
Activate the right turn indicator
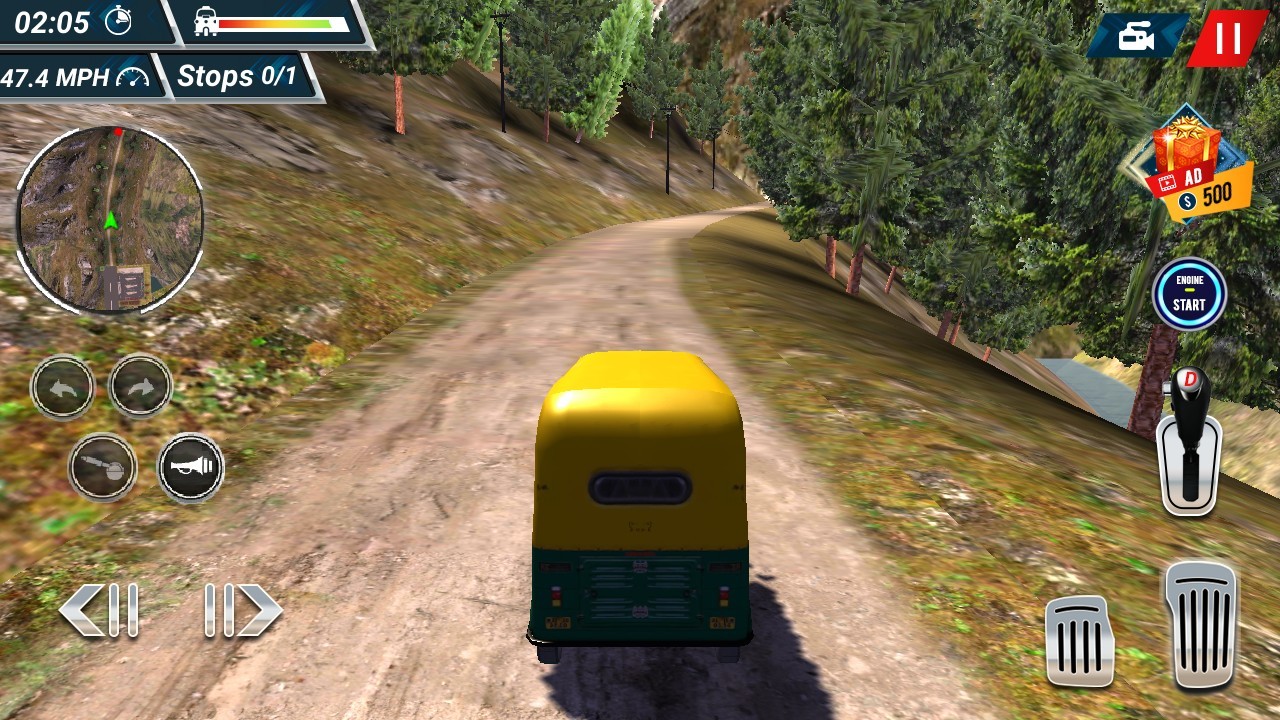coord(140,386)
